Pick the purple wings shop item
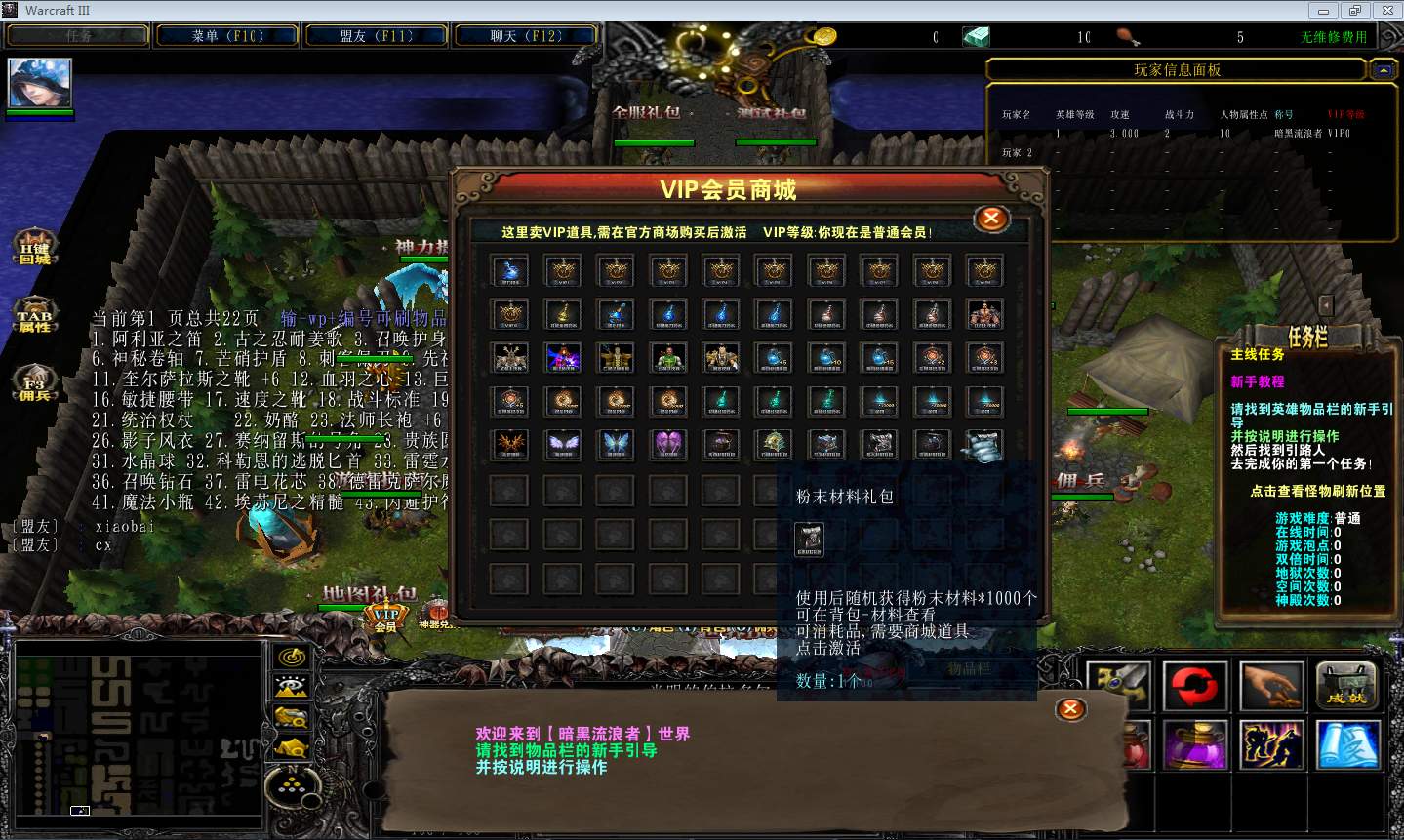1404x840 pixels. coord(668,444)
